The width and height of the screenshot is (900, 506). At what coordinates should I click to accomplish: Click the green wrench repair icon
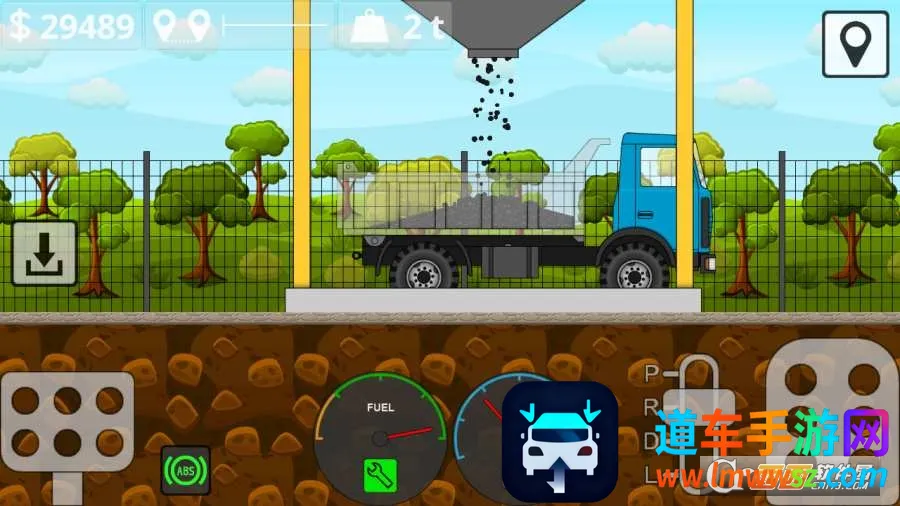[380, 476]
